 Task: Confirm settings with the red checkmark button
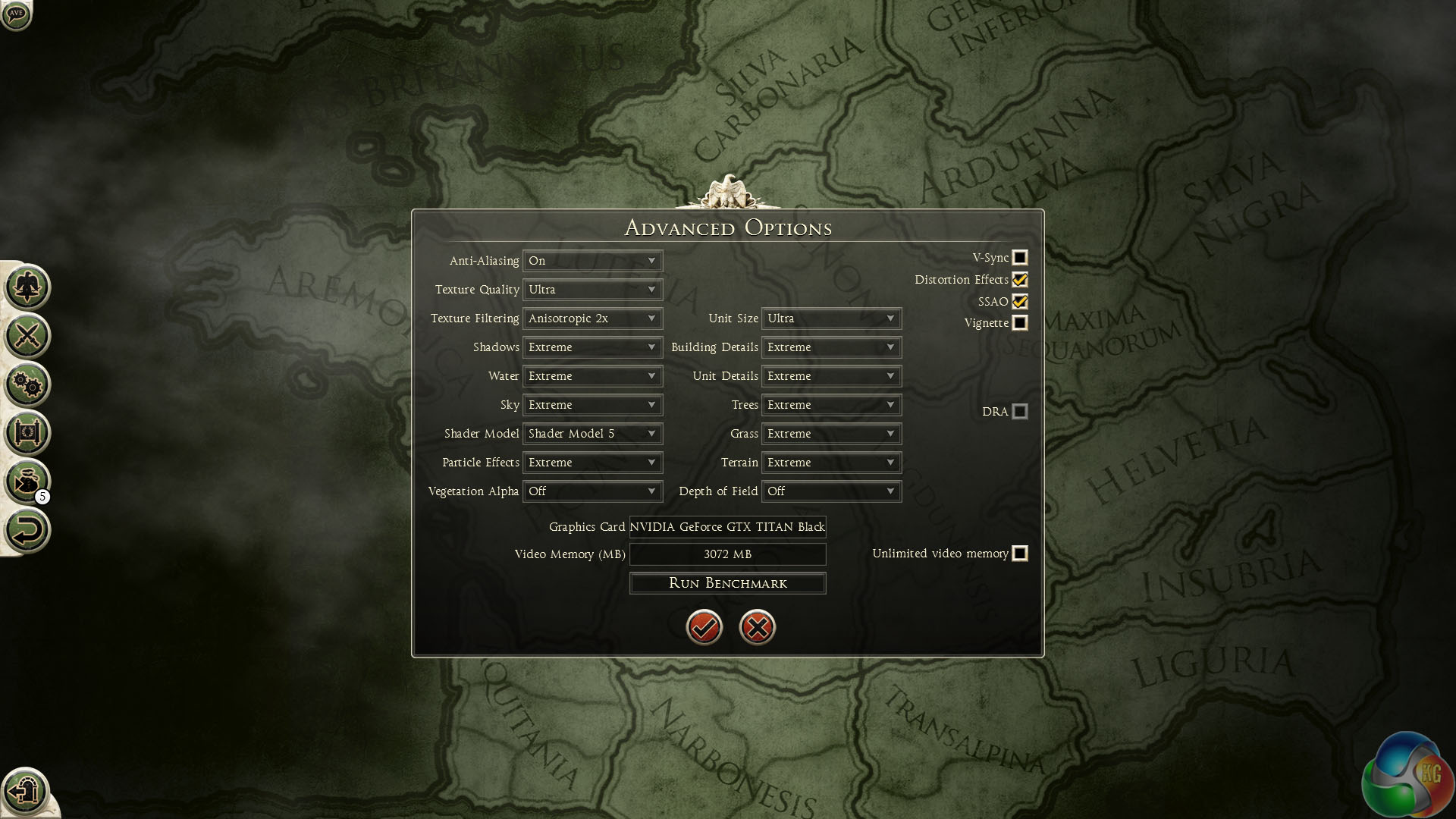704,627
